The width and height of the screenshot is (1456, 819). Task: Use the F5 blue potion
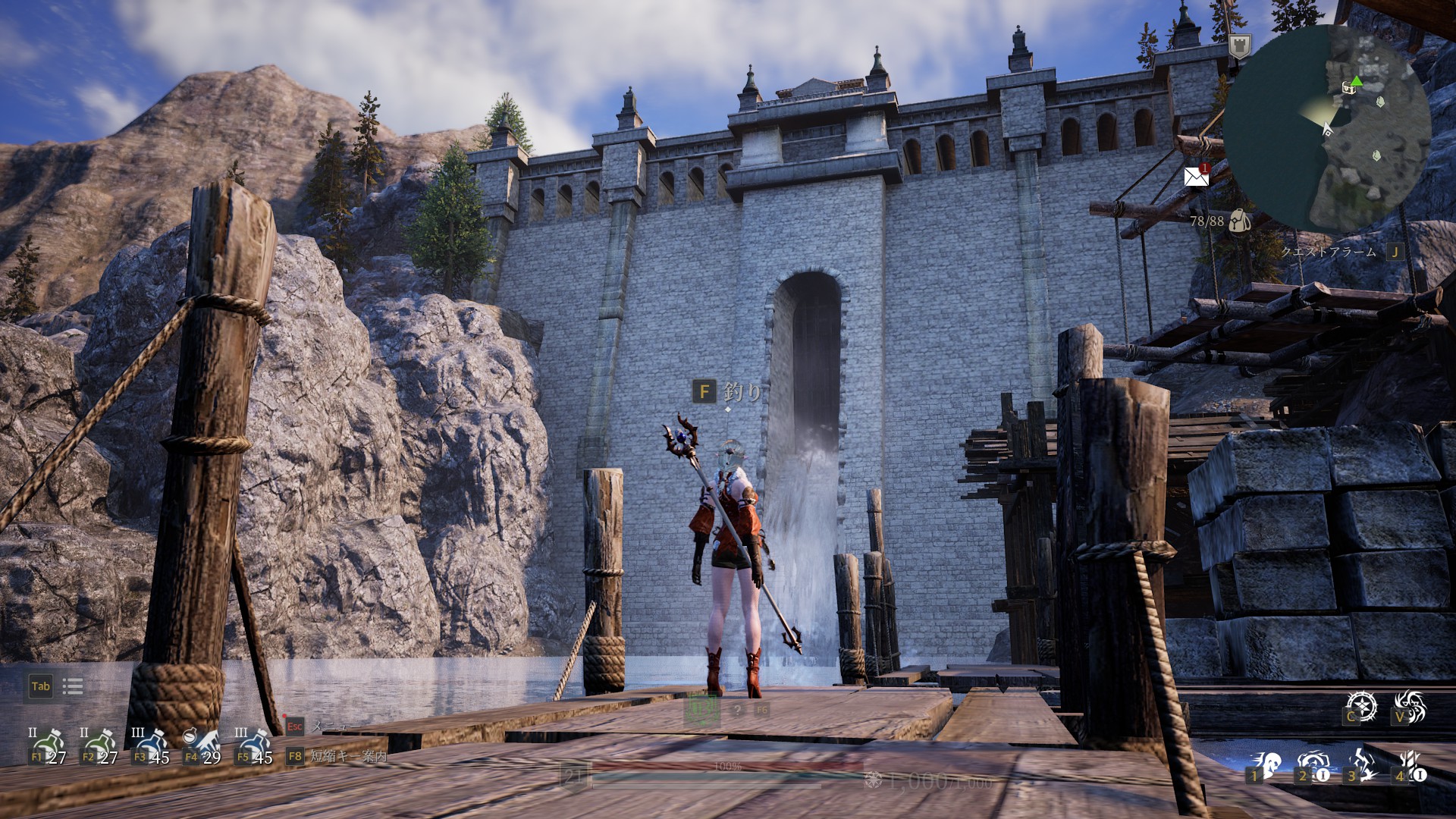255,746
